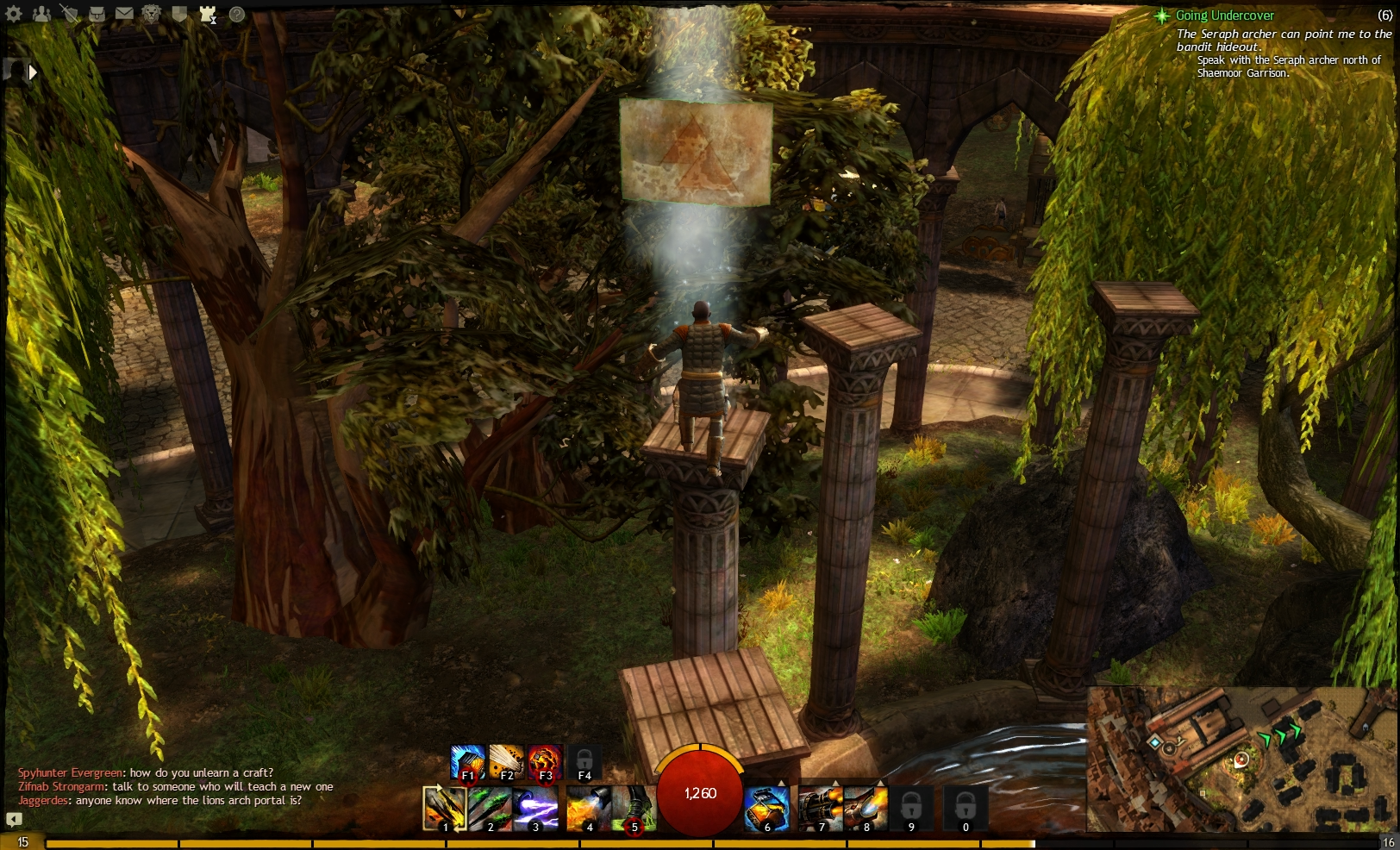Open the Hero panel sword icon
The height and width of the screenshot is (850, 1400).
click(69, 15)
